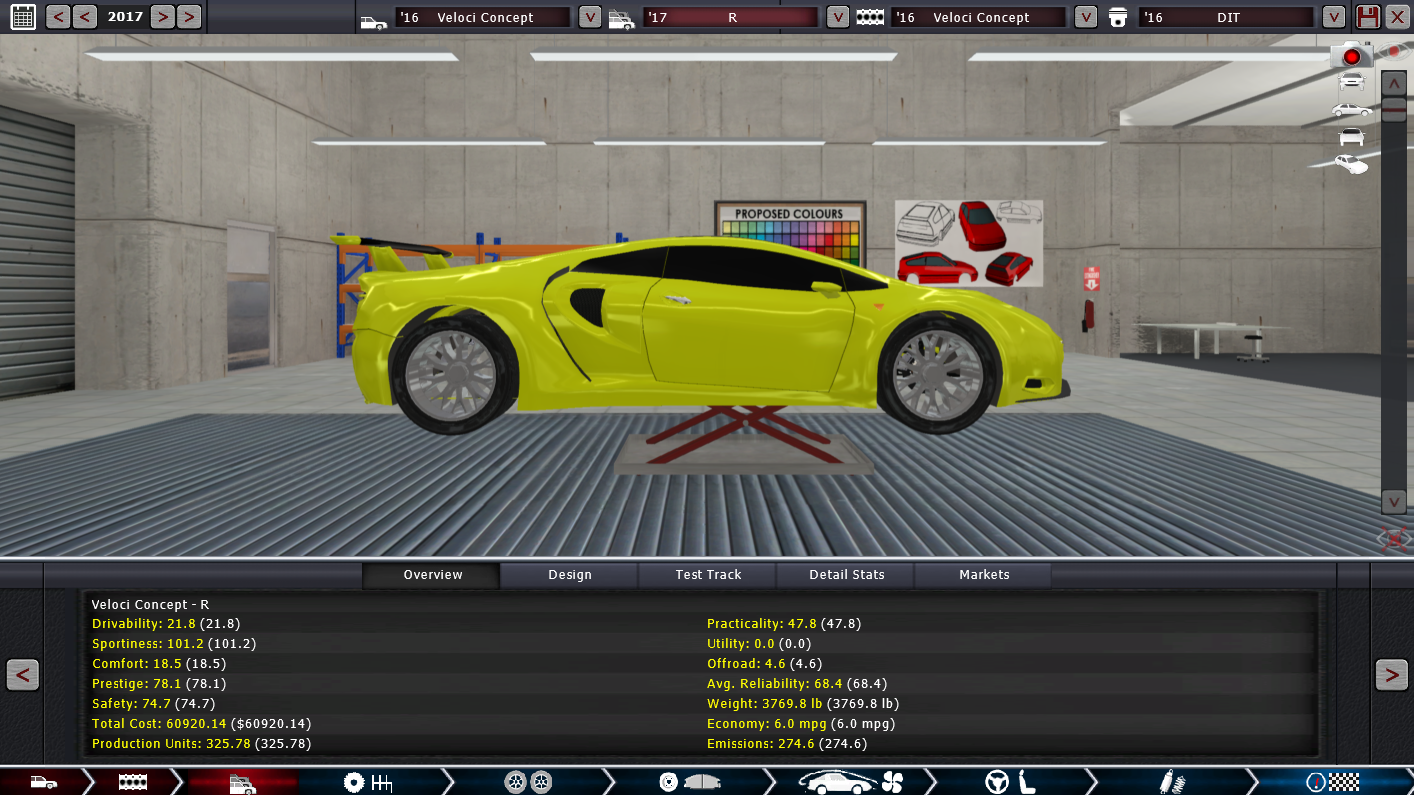Viewport: 1414px width, 795px height.
Task: Save with the red floppy disk icon
Action: (x=1367, y=17)
